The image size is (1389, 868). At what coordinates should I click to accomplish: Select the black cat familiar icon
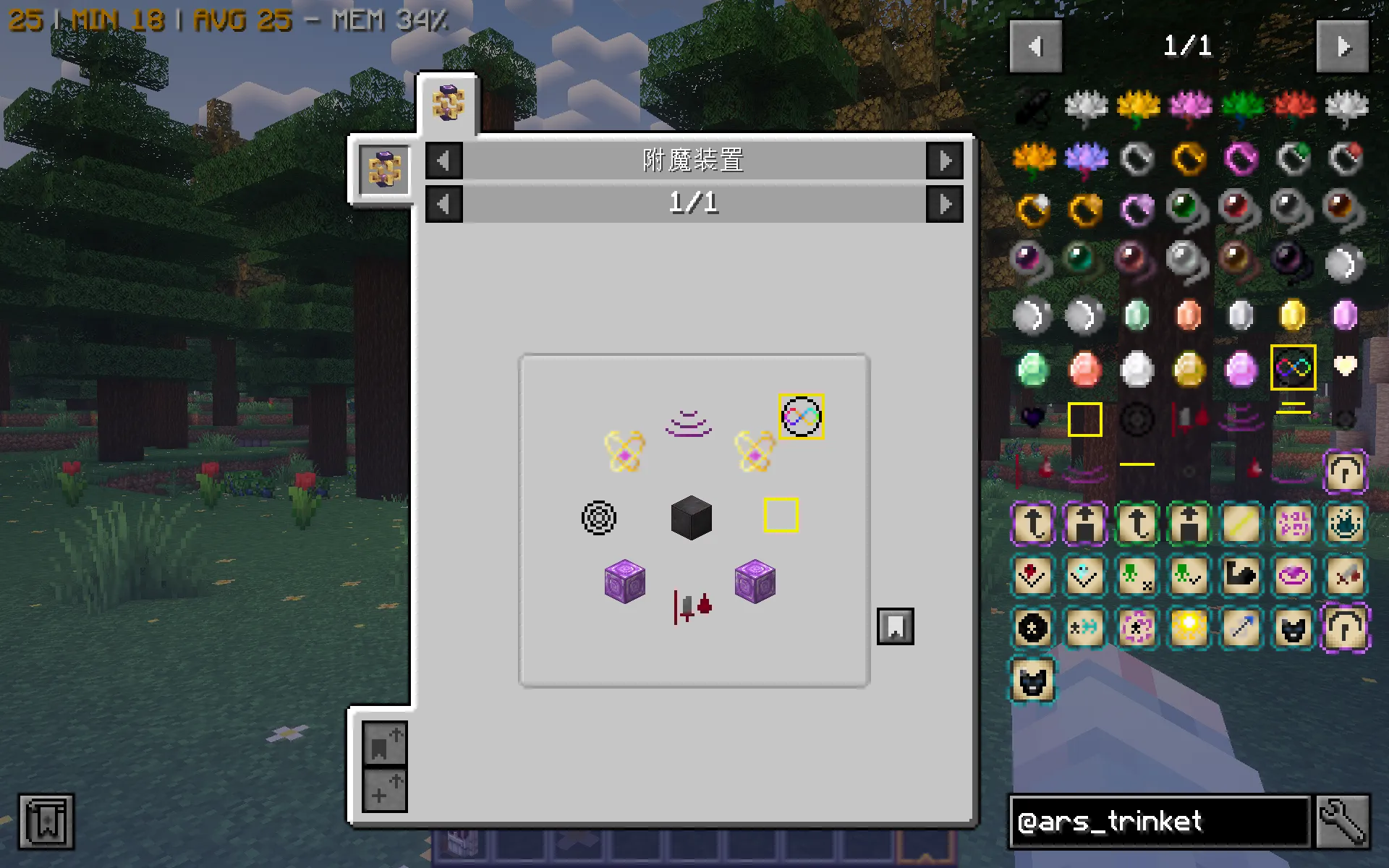coord(1292,628)
